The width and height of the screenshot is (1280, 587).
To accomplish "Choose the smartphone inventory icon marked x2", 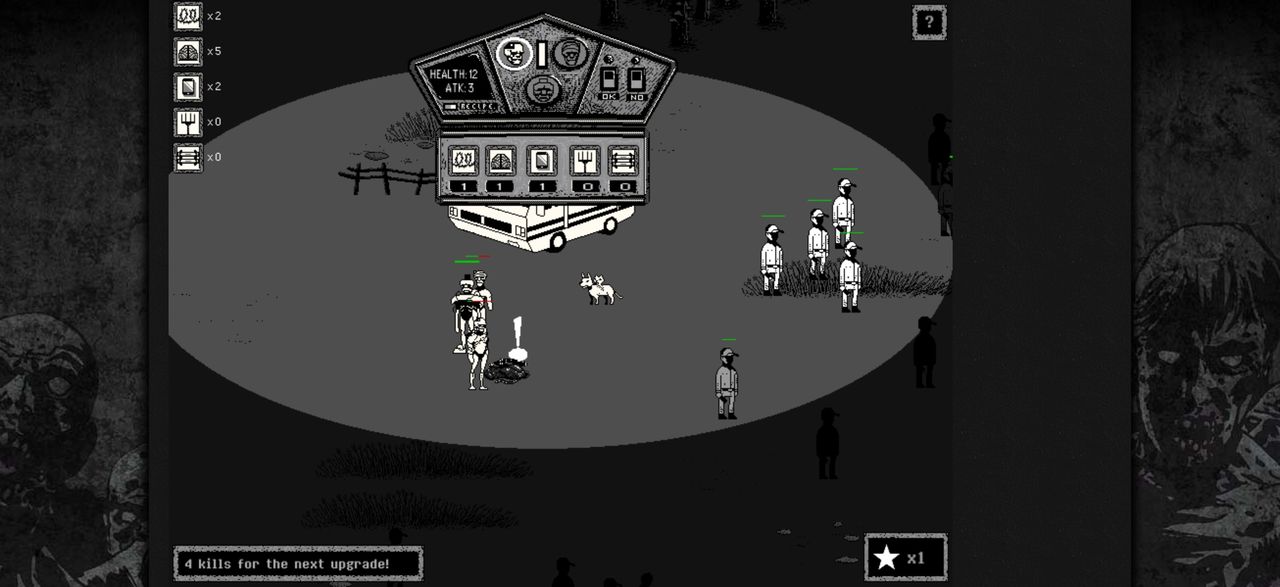I will click(188, 87).
